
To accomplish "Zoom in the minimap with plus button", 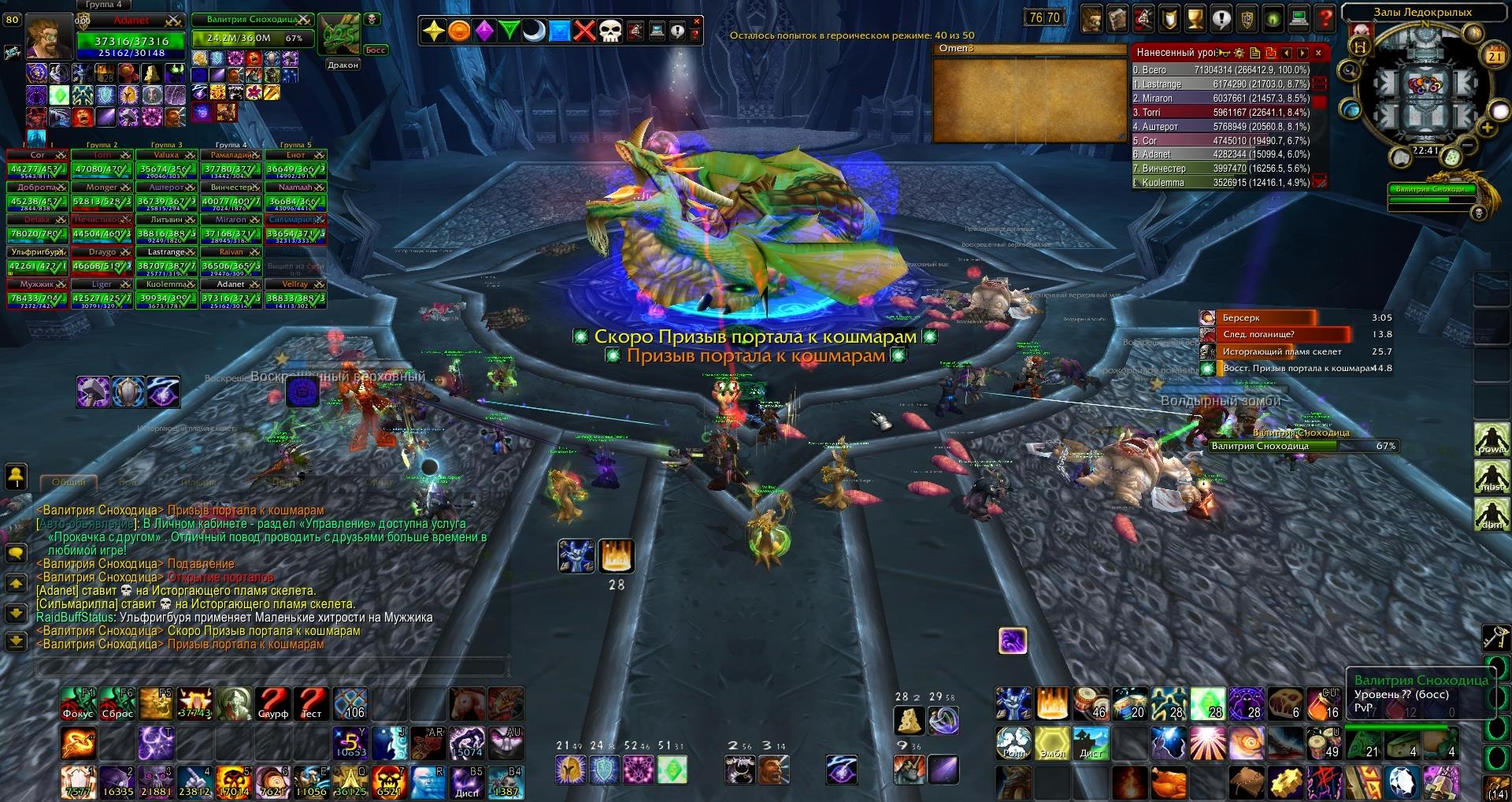I will pos(1487,128).
